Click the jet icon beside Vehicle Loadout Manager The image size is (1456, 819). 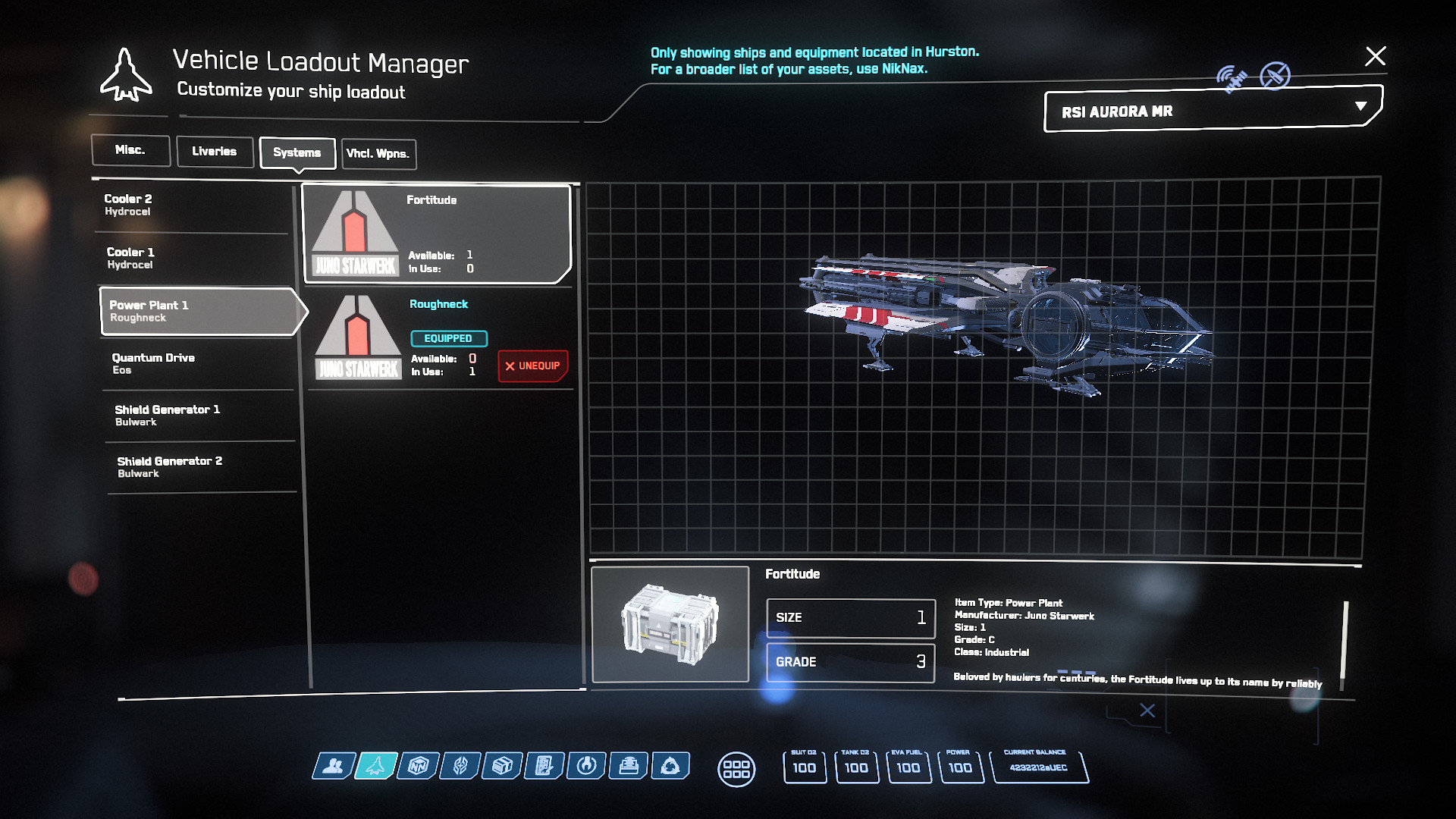(127, 74)
